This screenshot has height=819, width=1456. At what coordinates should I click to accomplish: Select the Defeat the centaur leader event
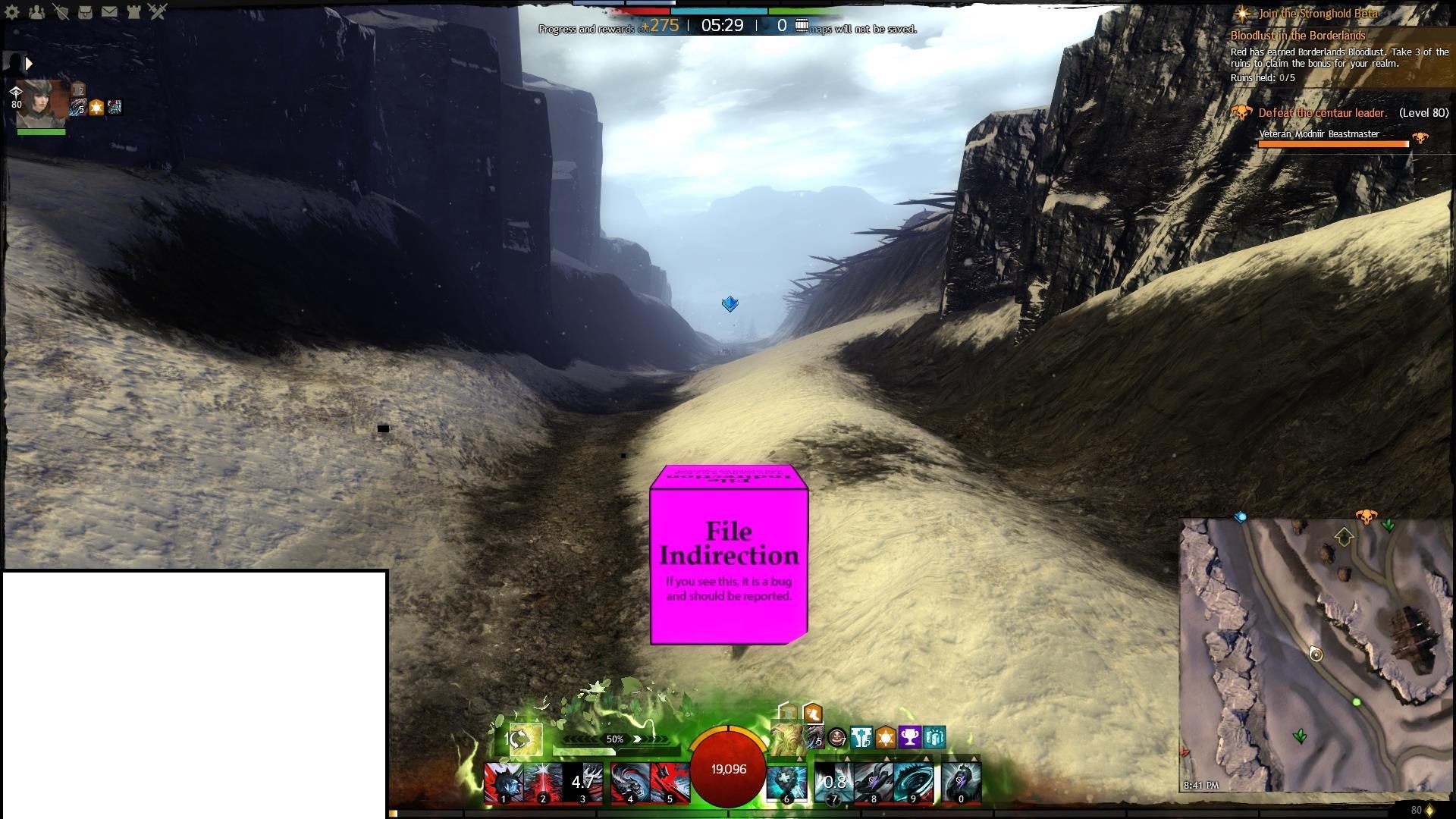[1323, 113]
